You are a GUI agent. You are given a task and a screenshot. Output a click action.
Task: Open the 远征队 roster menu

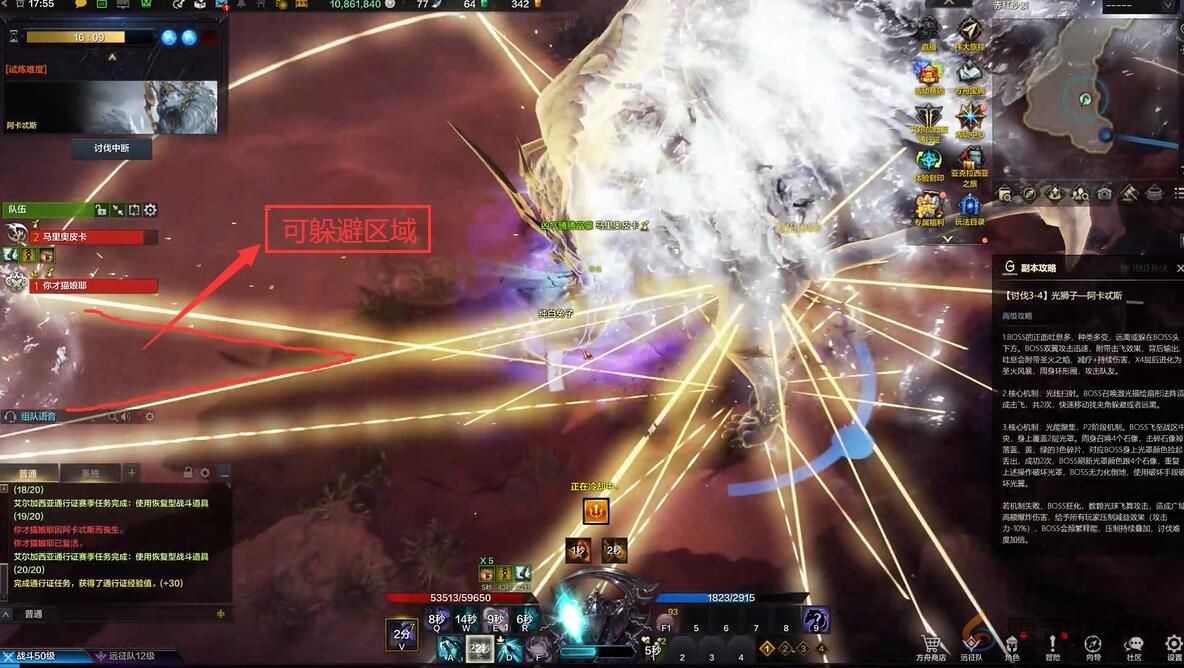[x=971, y=643]
